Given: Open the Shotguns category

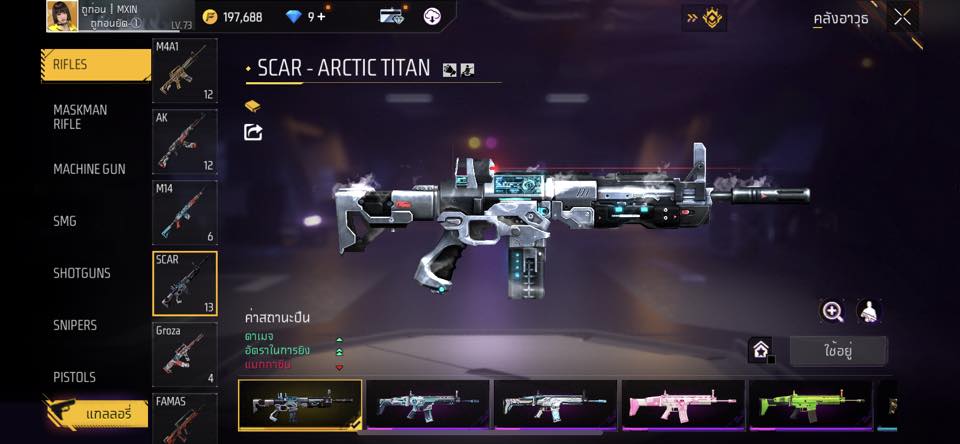Looking at the screenshot, I should coord(82,273).
